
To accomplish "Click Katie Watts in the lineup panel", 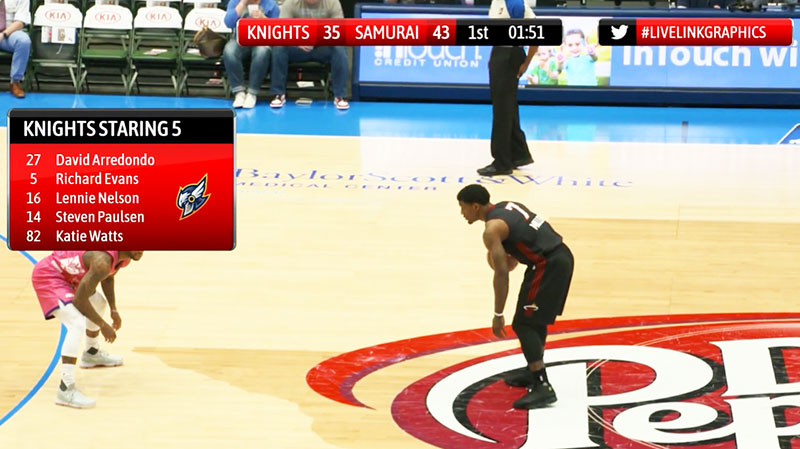I will [89, 236].
